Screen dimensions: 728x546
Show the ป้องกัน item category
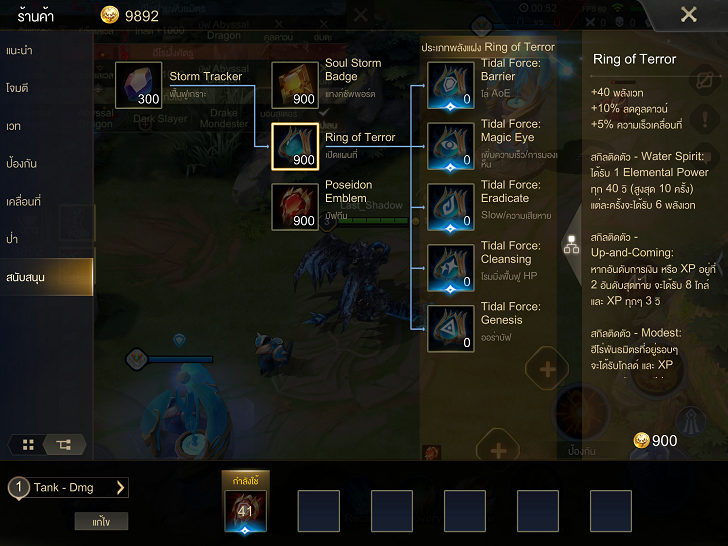tap(46, 163)
